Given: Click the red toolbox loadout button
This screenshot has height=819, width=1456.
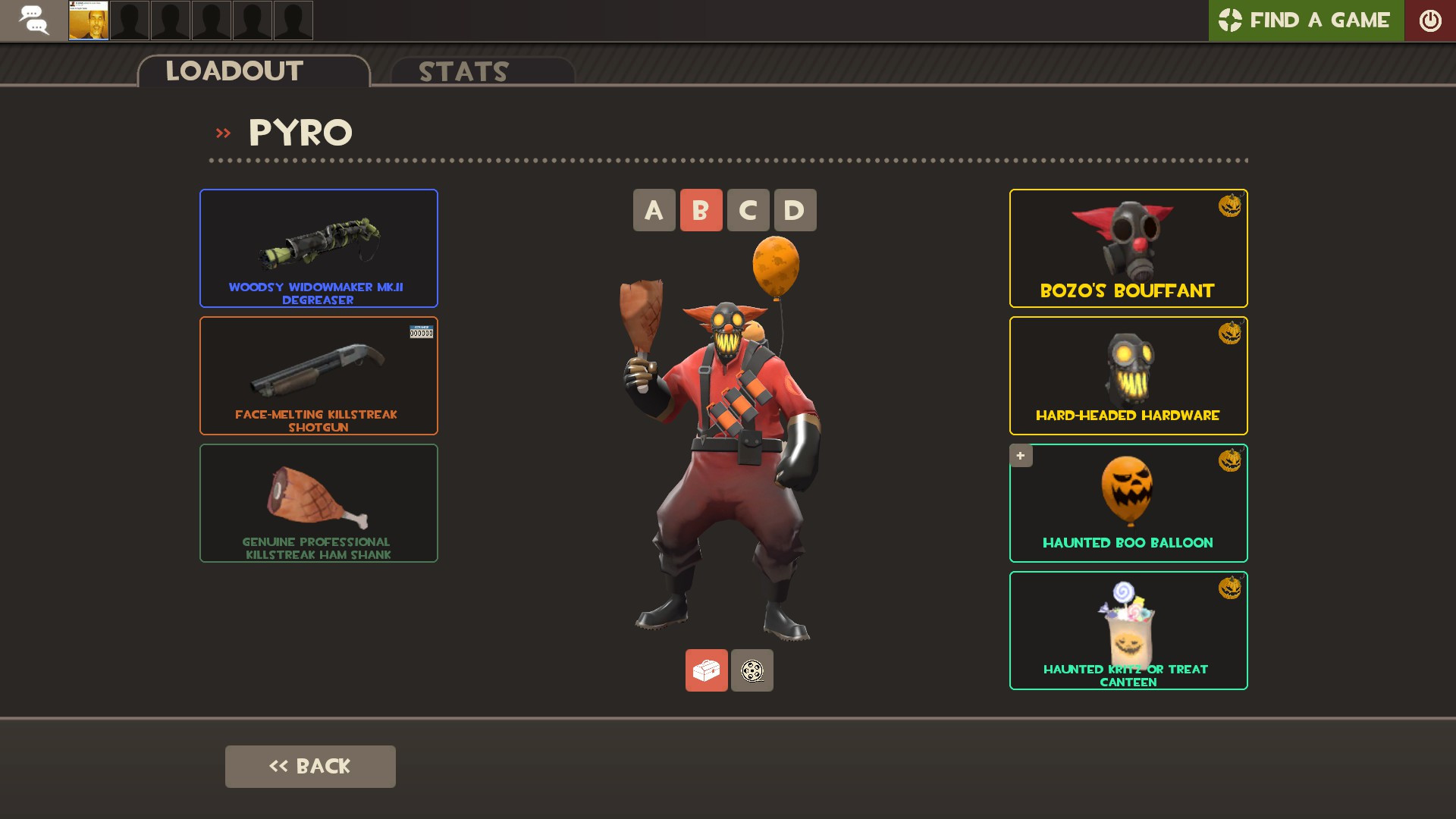Looking at the screenshot, I should tap(706, 670).
